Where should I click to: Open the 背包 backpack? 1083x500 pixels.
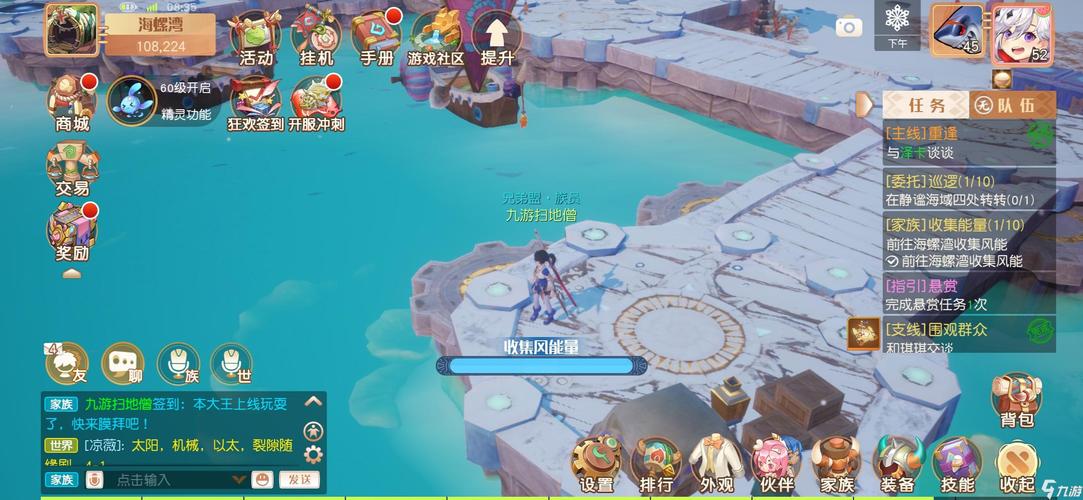1017,400
